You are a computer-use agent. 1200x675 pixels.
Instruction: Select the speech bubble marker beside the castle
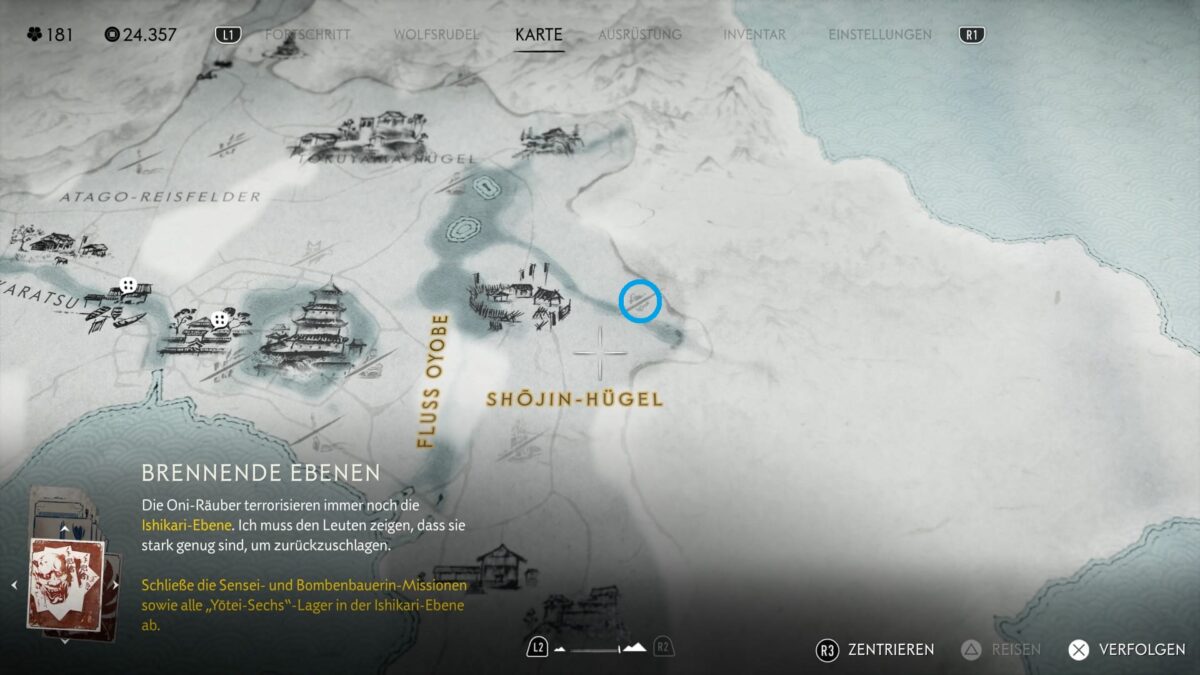coord(219,320)
